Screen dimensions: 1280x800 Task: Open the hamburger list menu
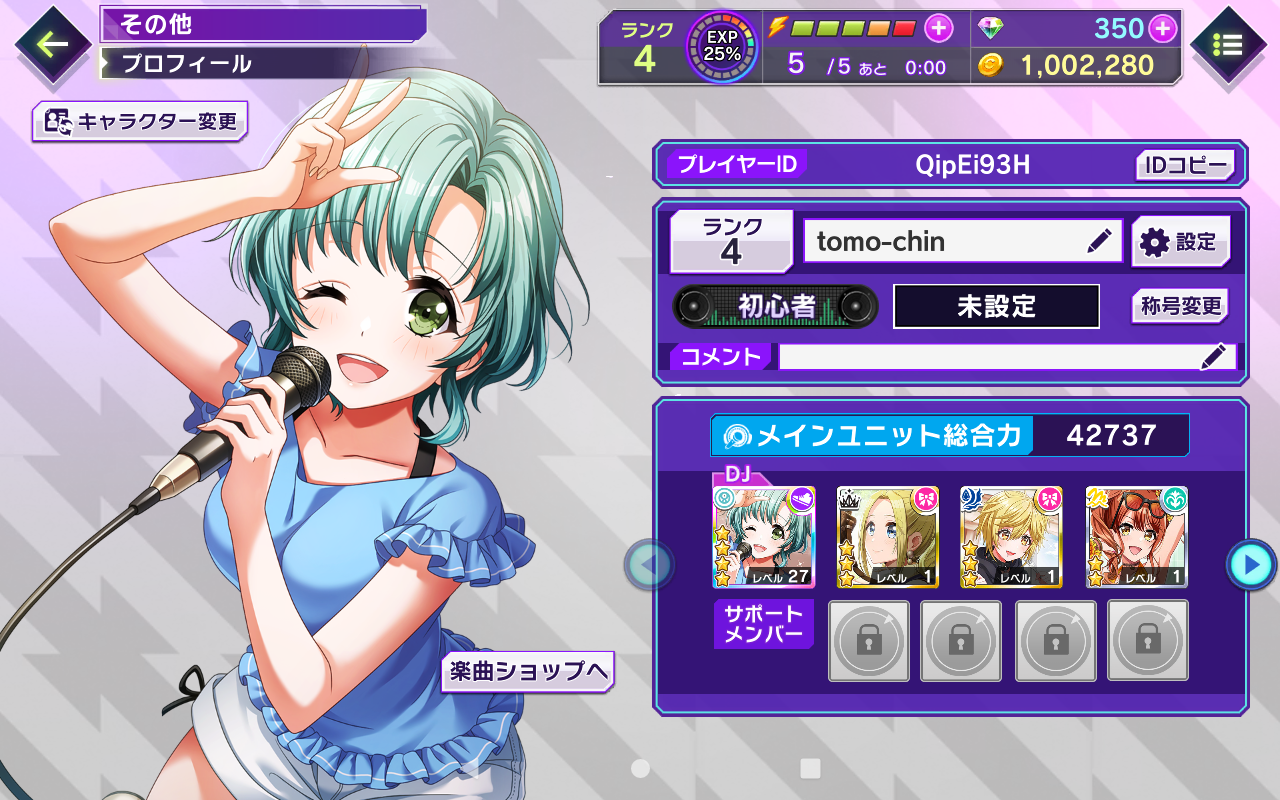1228,45
